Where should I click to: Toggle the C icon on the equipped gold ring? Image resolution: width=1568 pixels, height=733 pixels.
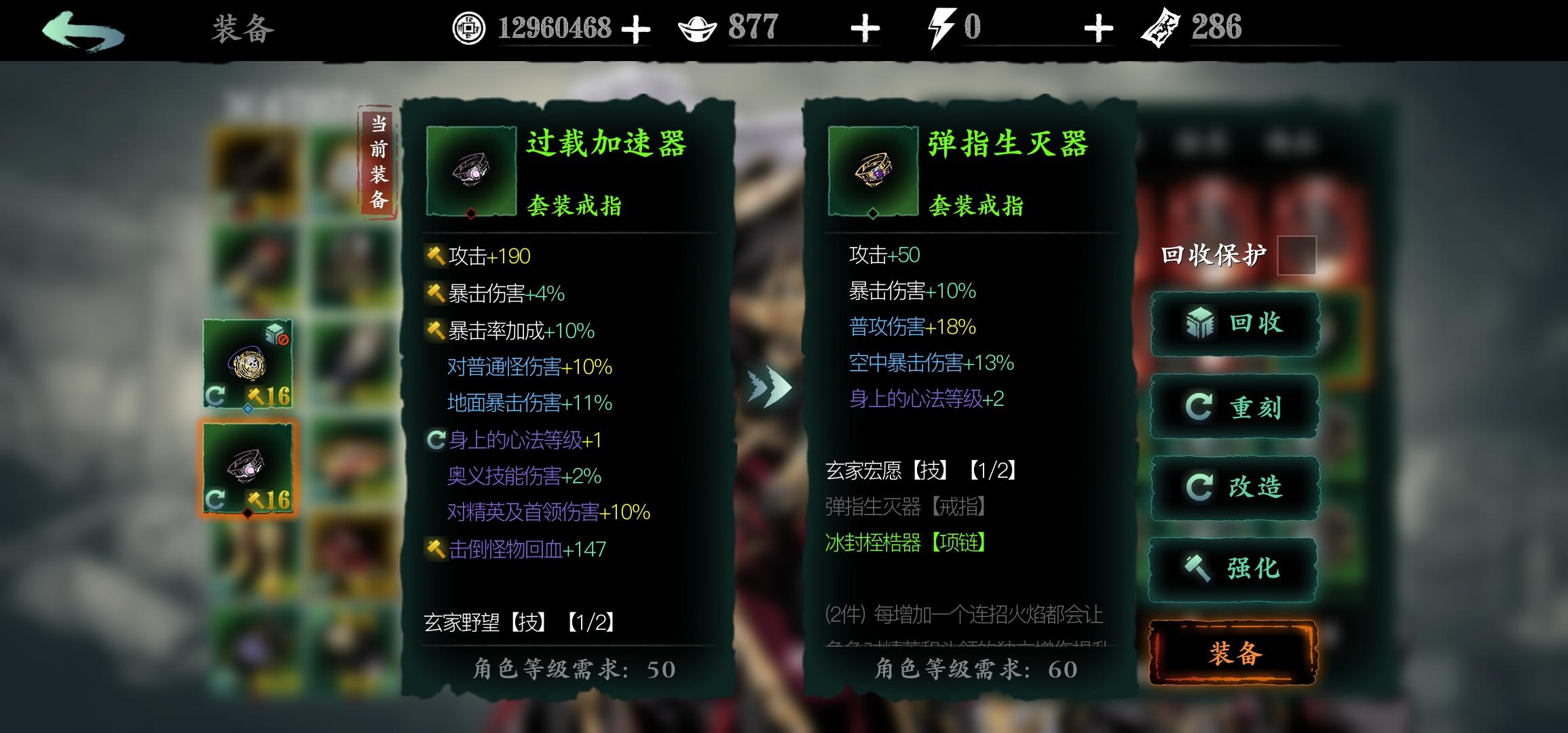[x=216, y=394]
